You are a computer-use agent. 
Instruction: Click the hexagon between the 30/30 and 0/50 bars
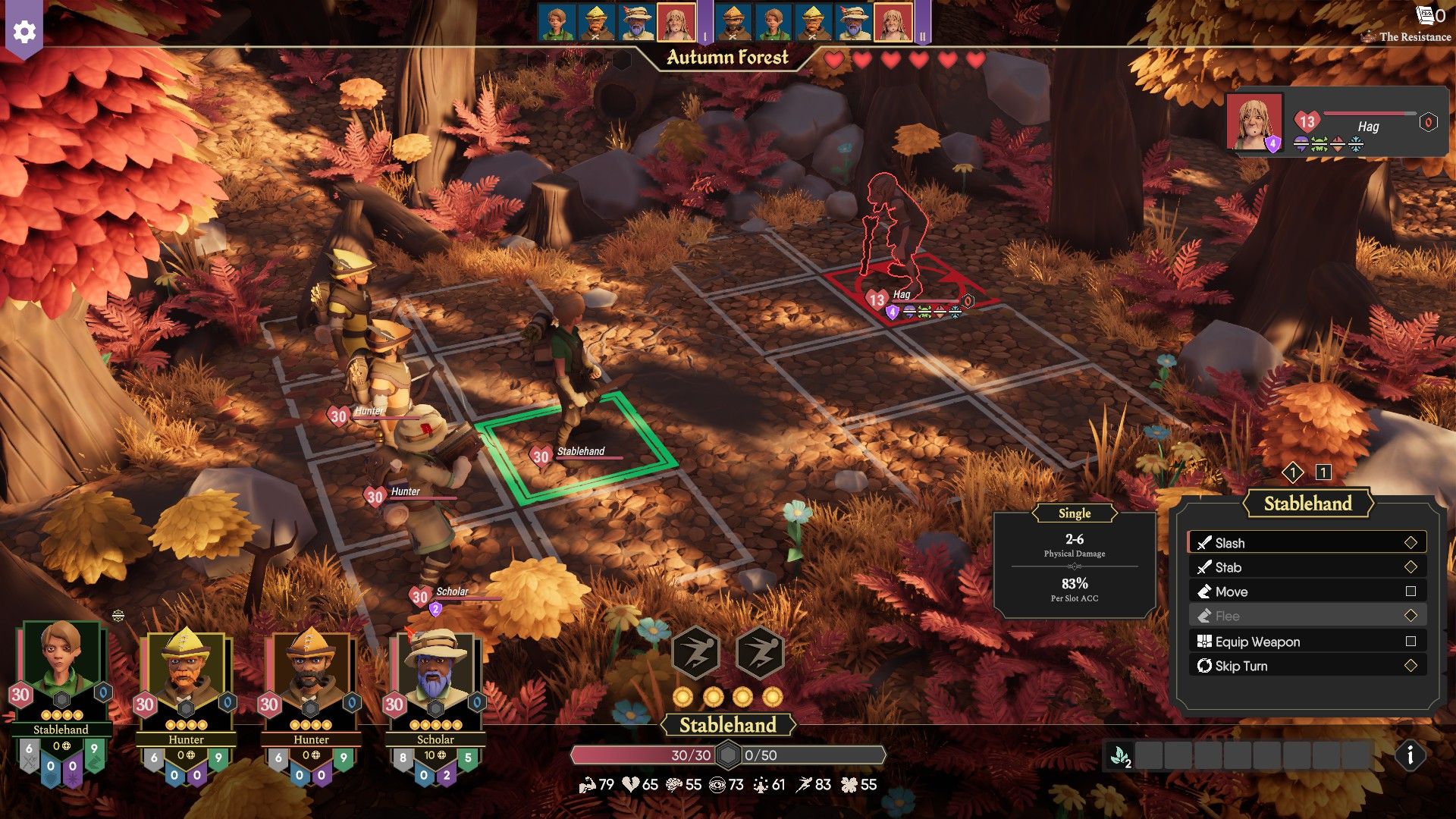[729, 755]
